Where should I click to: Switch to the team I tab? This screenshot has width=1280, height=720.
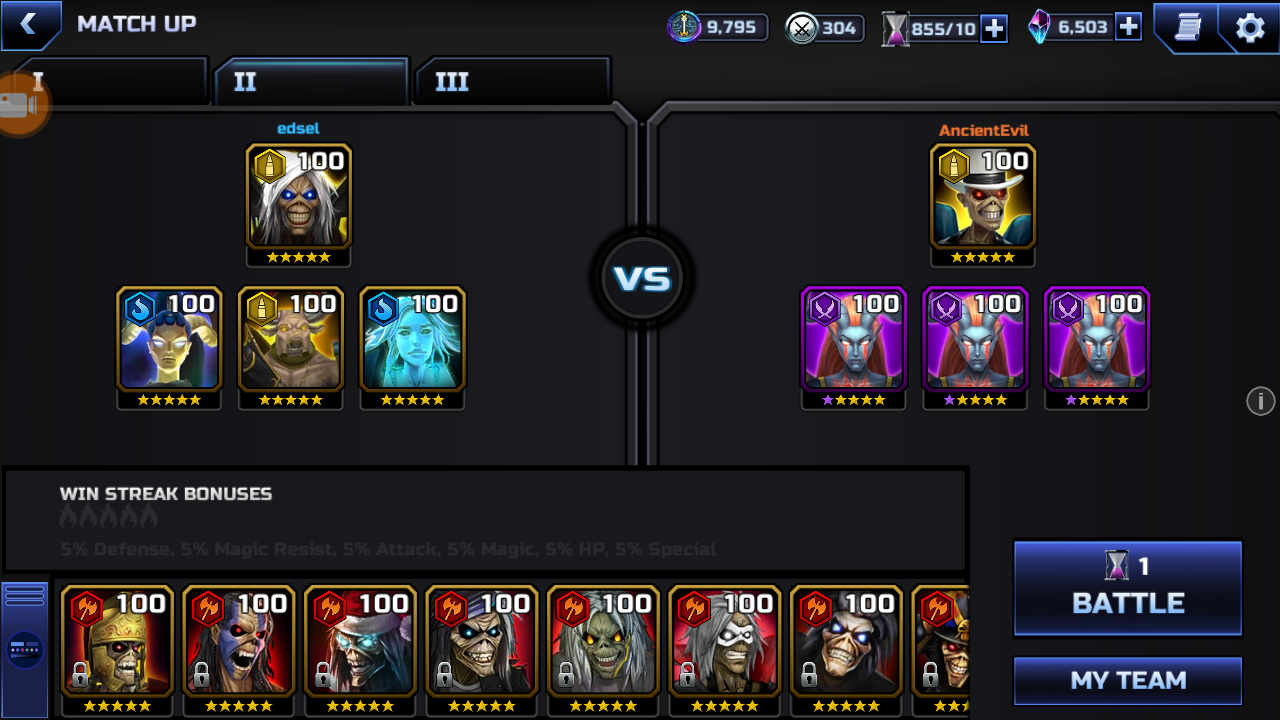110,82
